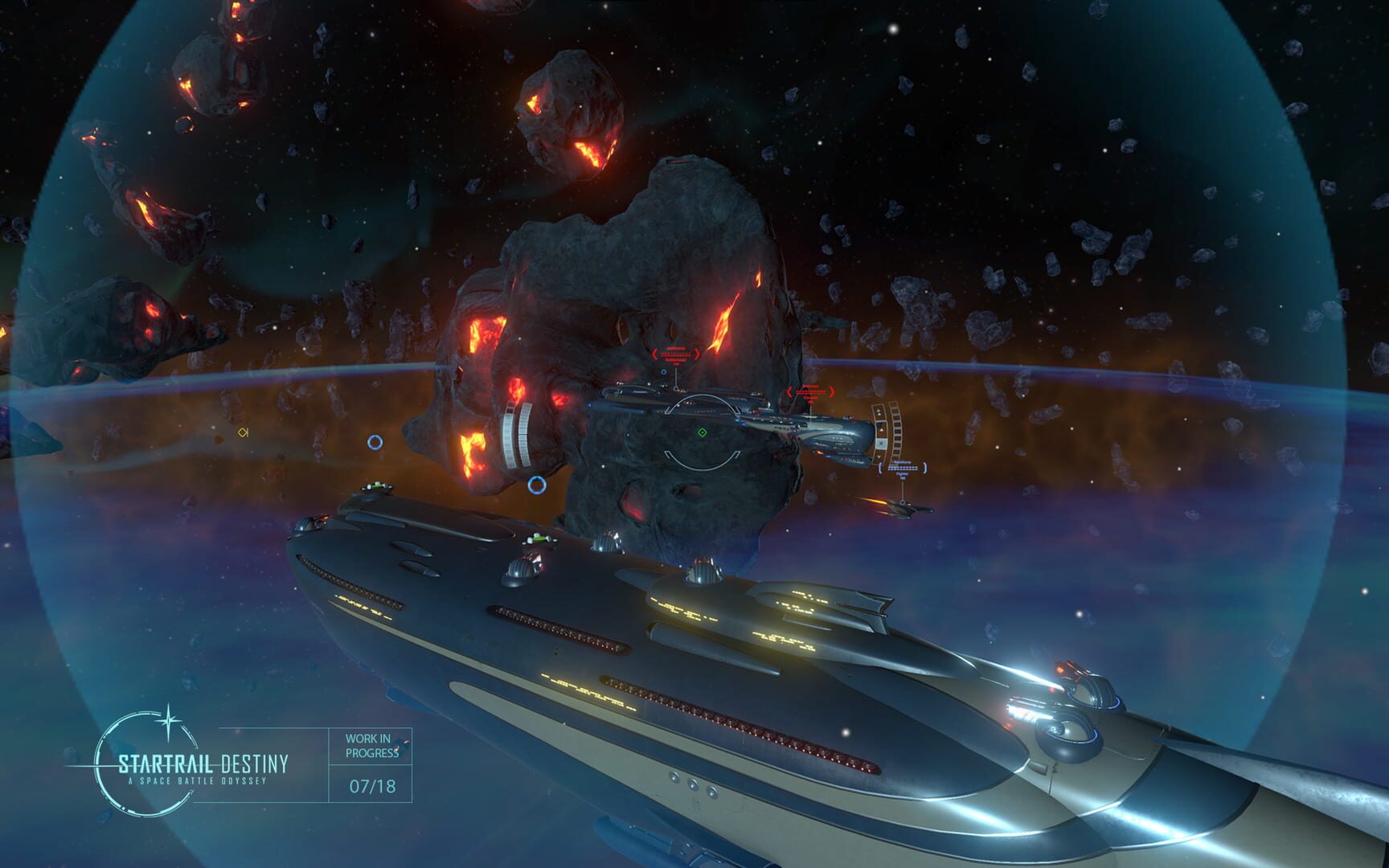Select the red Cruiser target bracket
The image size is (1389, 868).
(809, 392)
